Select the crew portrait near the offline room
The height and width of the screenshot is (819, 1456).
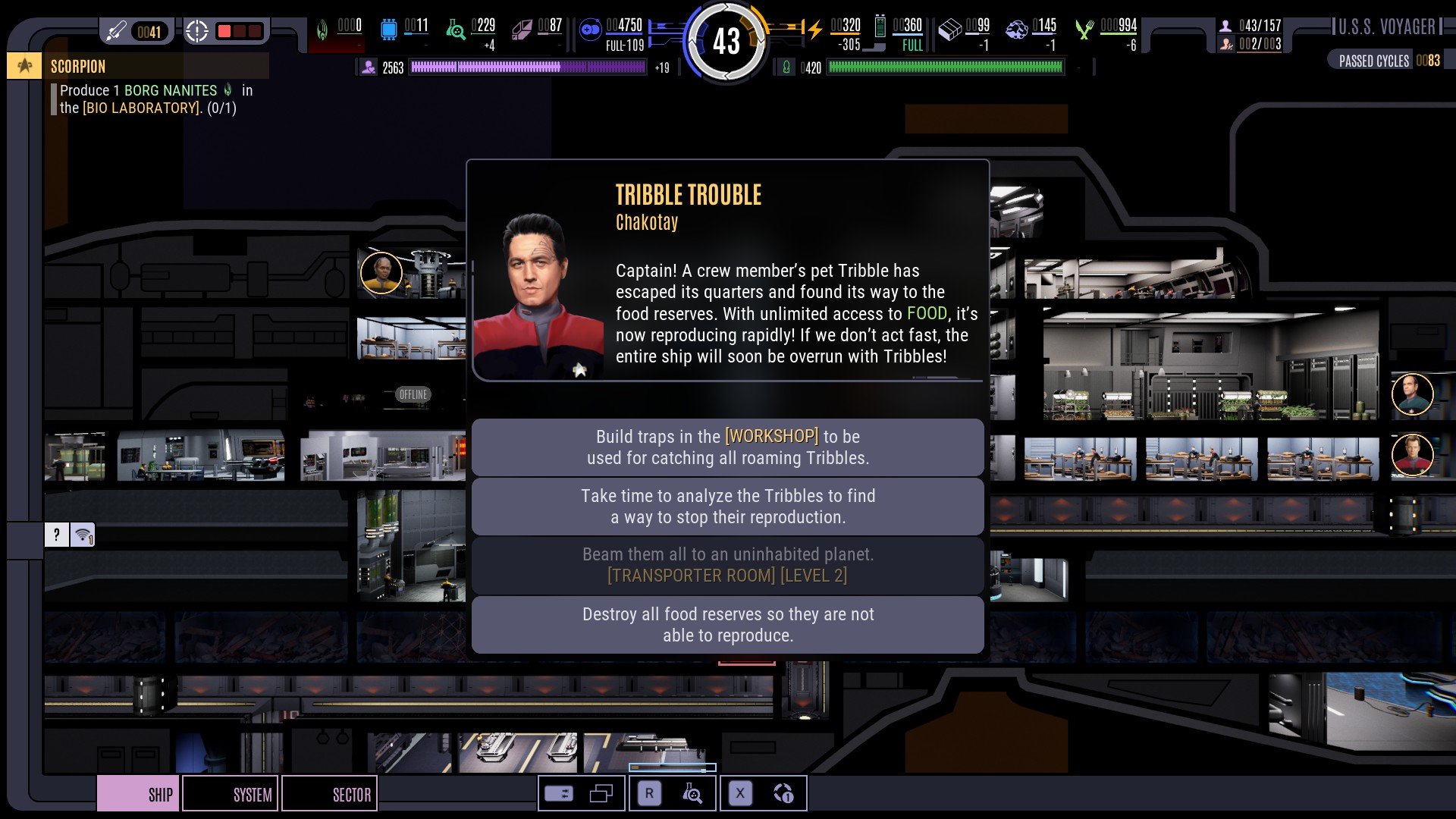point(381,273)
